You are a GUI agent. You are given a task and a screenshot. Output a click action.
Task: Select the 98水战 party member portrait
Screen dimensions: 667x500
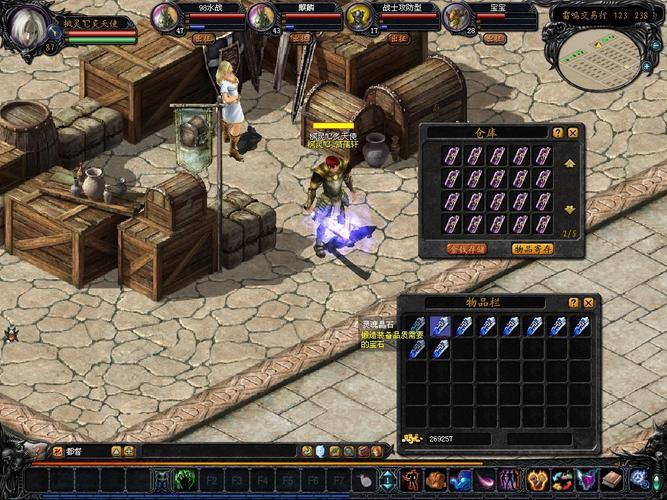point(166,17)
